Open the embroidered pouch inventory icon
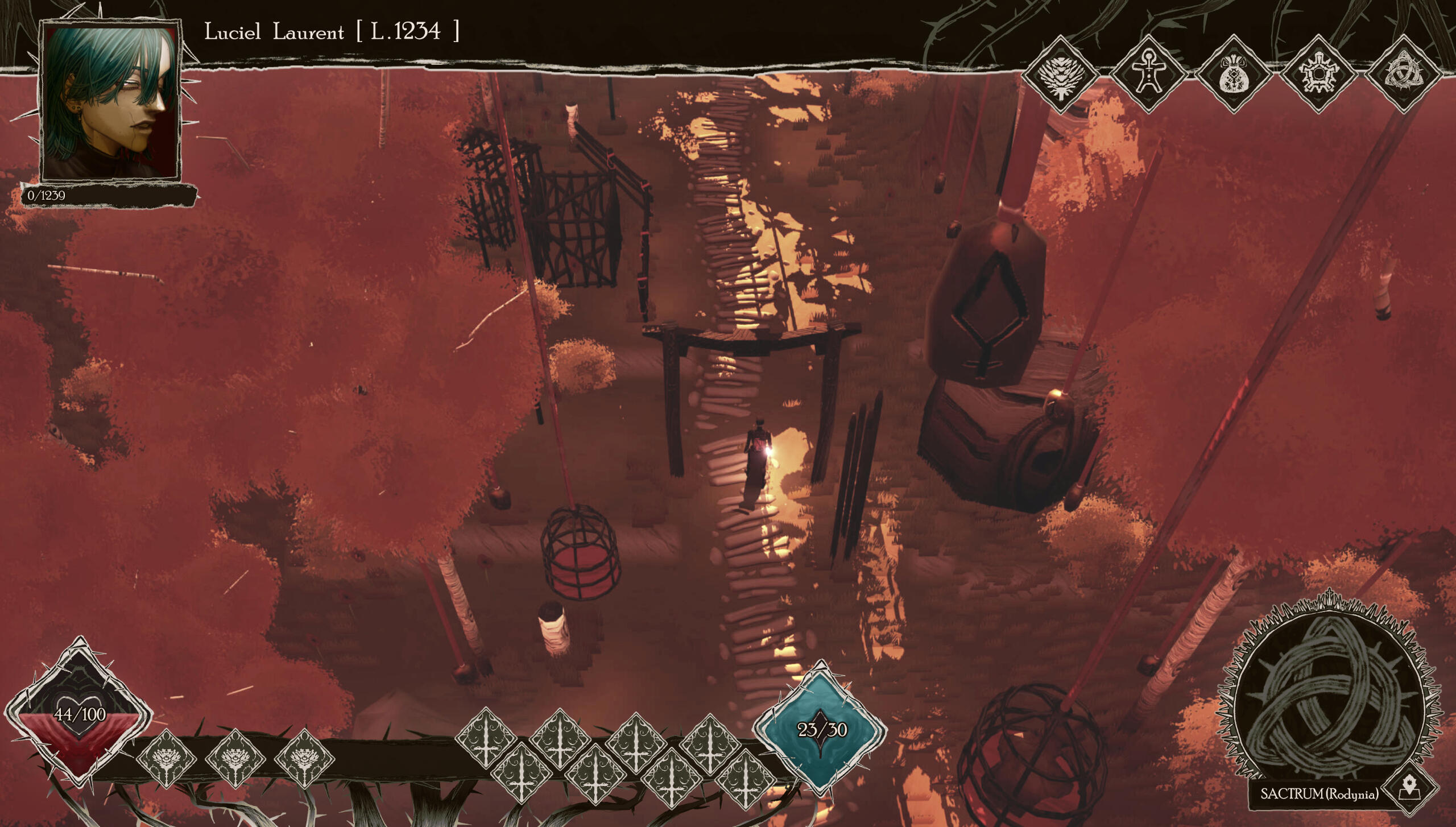This screenshot has height=827, width=1456. pyautogui.click(x=1233, y=75)
